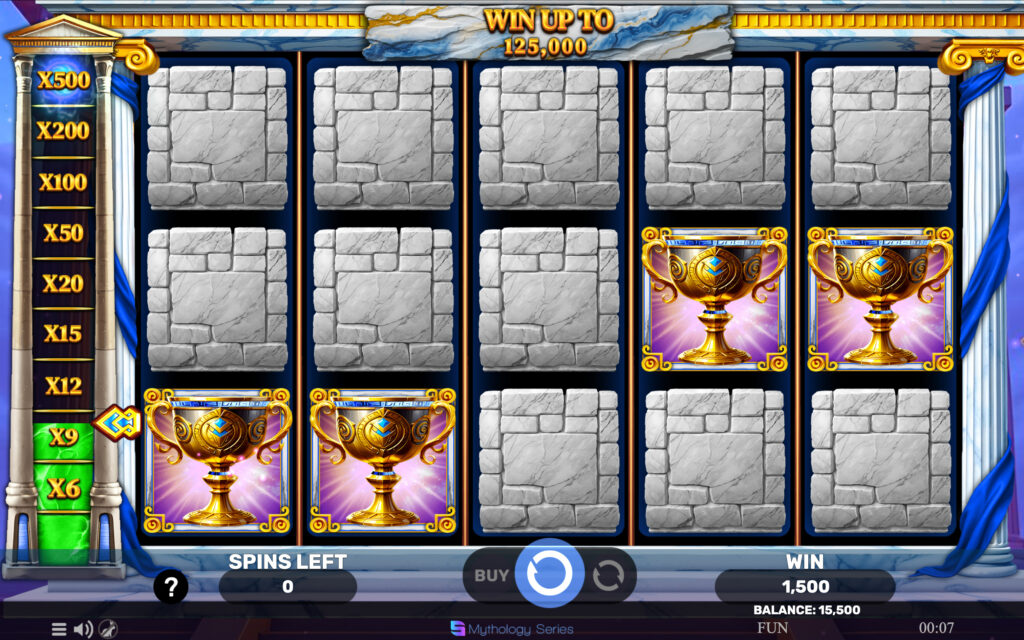Screen dimensions: 1024x640
Task: Toggle the sound speaker icon
Action: (x=84, y=629)
